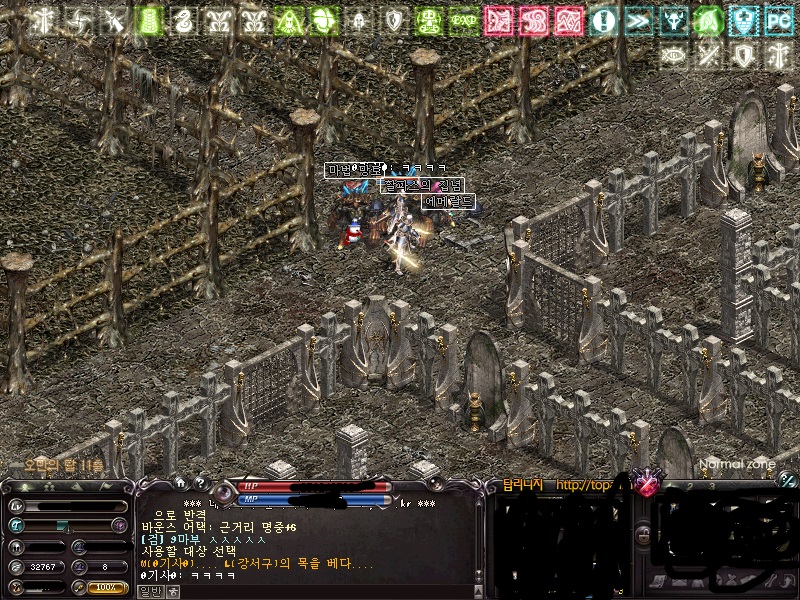Switch to the 일반 chat tab

click(x=149, y=591)
